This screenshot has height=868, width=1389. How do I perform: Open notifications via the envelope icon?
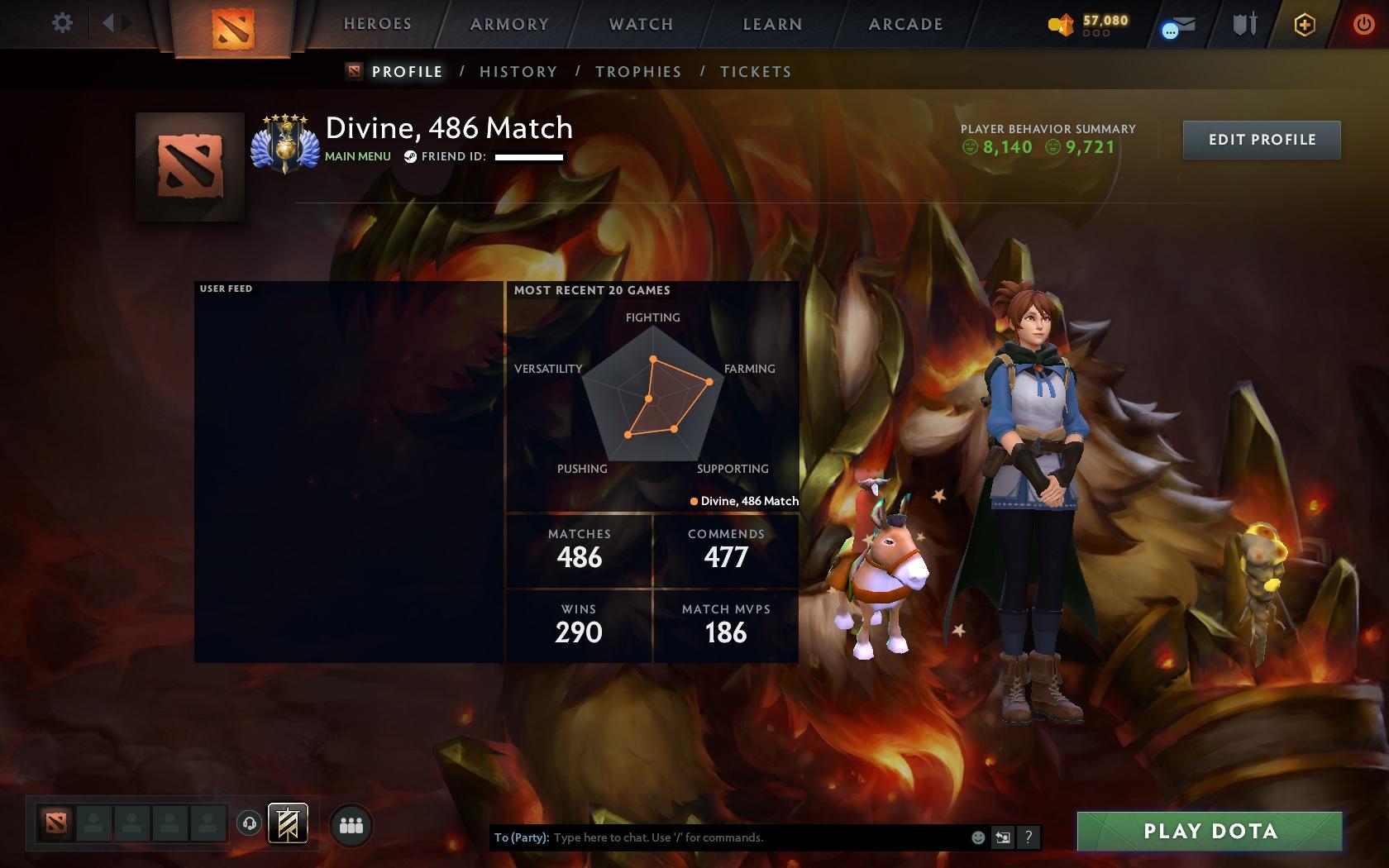1177,25
